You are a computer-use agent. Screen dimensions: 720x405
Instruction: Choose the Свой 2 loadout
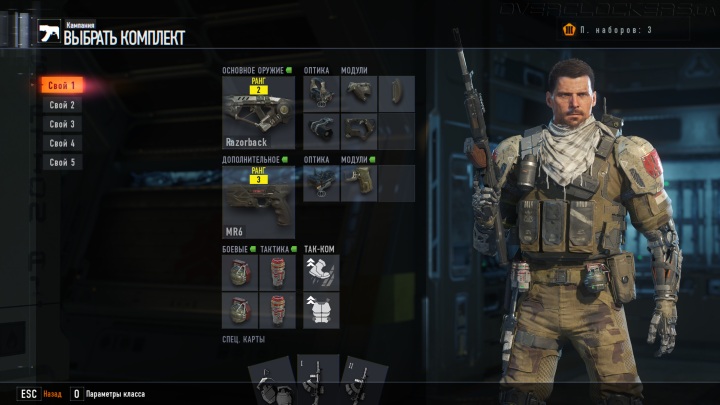(x=62, y=105)
